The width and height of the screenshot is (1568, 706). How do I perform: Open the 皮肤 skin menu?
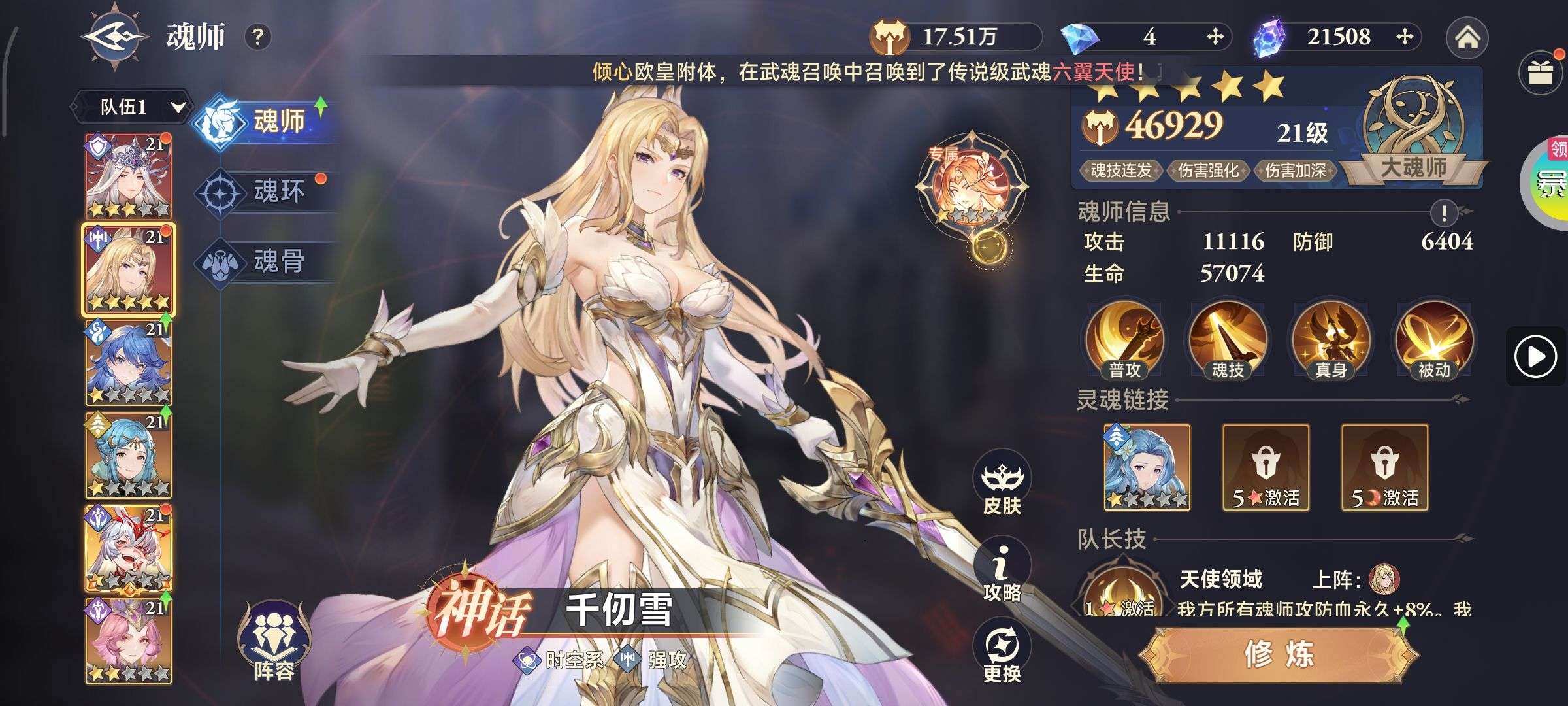click(1002, 485)
